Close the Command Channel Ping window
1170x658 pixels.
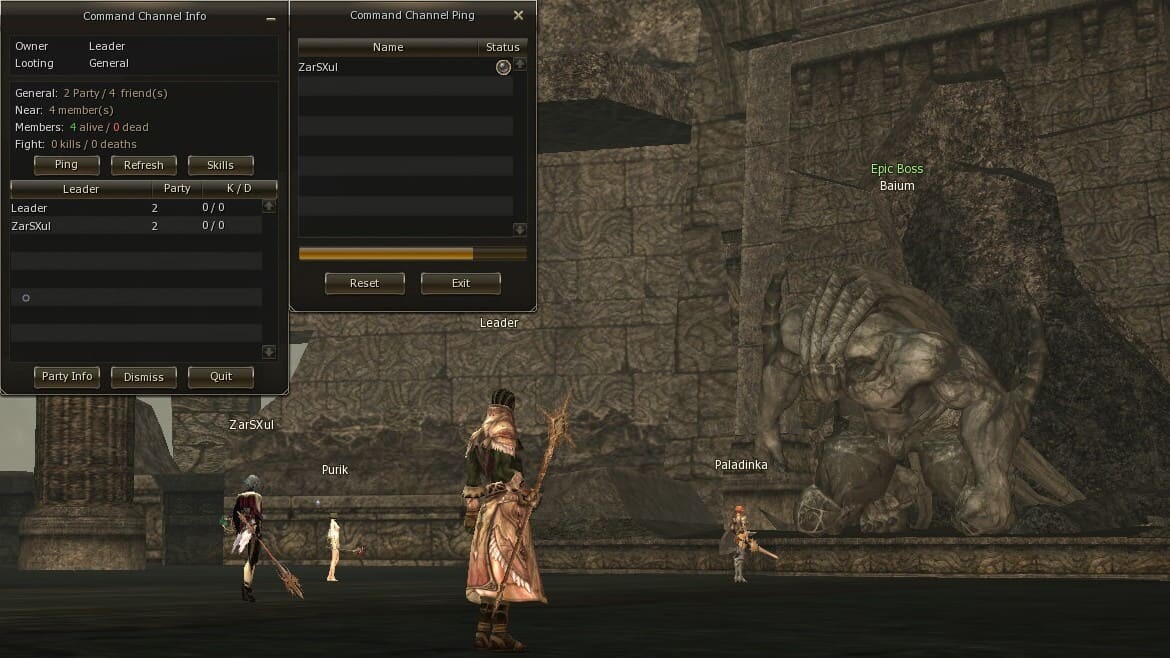tap(518, 16)
